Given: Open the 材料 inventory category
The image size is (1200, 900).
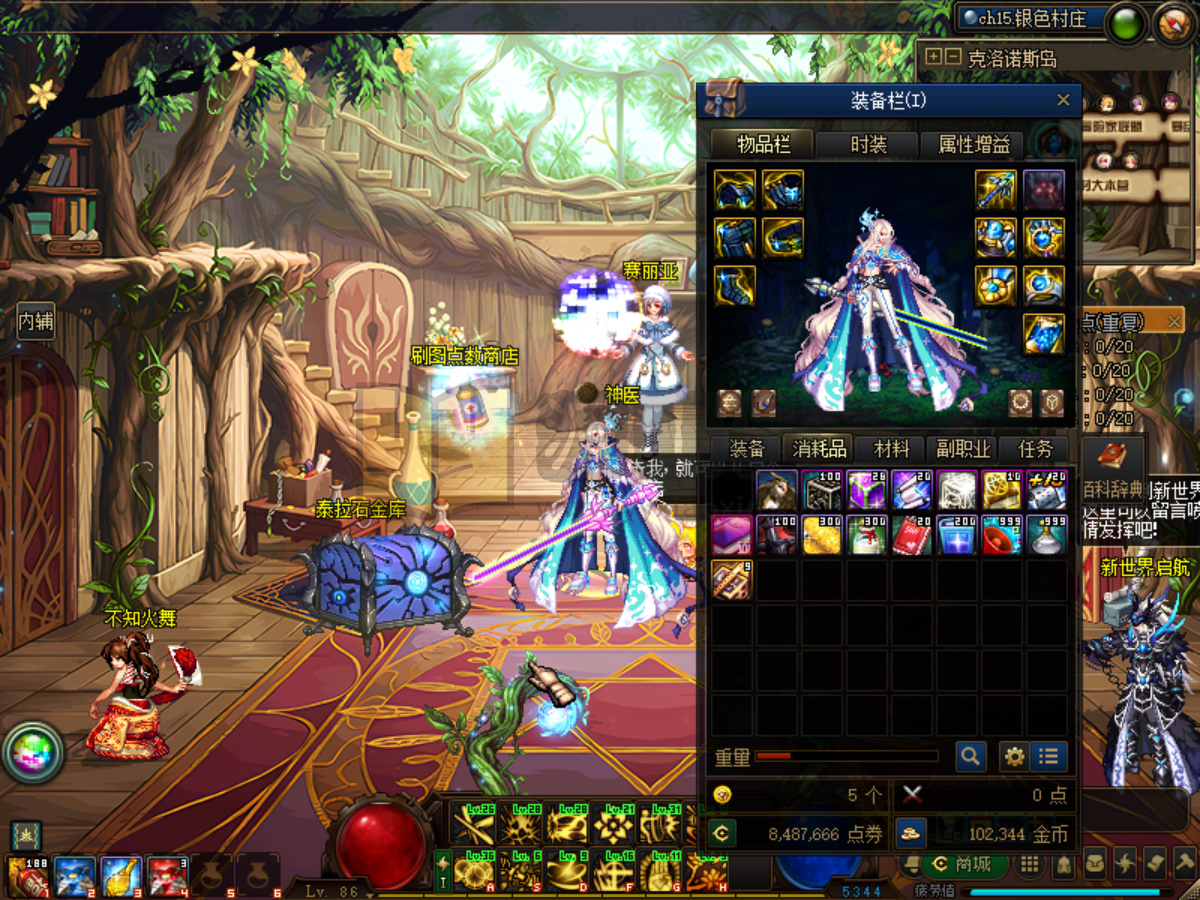Looking at the screenshot, I should point(891,449).
